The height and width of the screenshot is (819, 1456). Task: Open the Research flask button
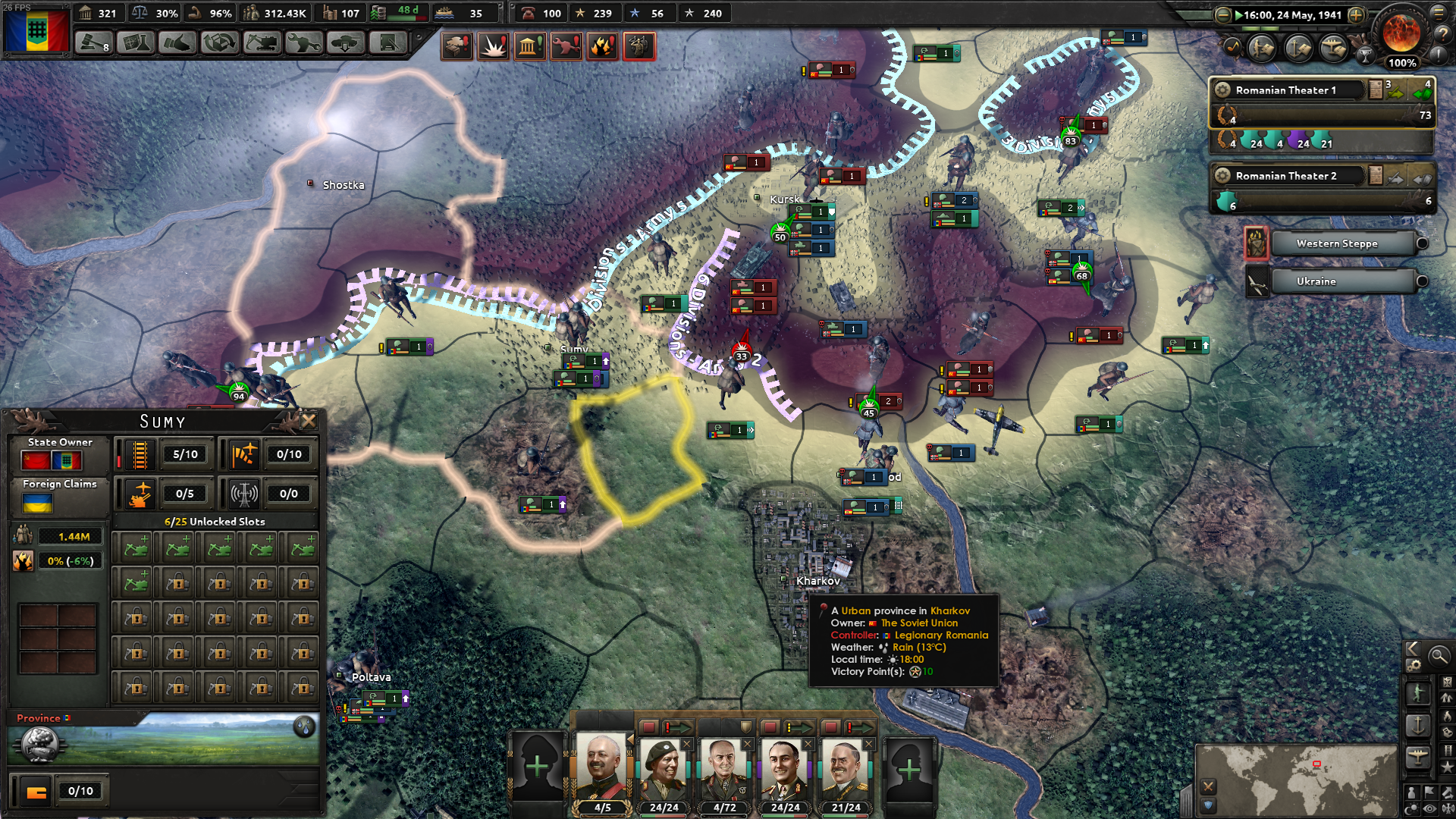coord(136,43)
